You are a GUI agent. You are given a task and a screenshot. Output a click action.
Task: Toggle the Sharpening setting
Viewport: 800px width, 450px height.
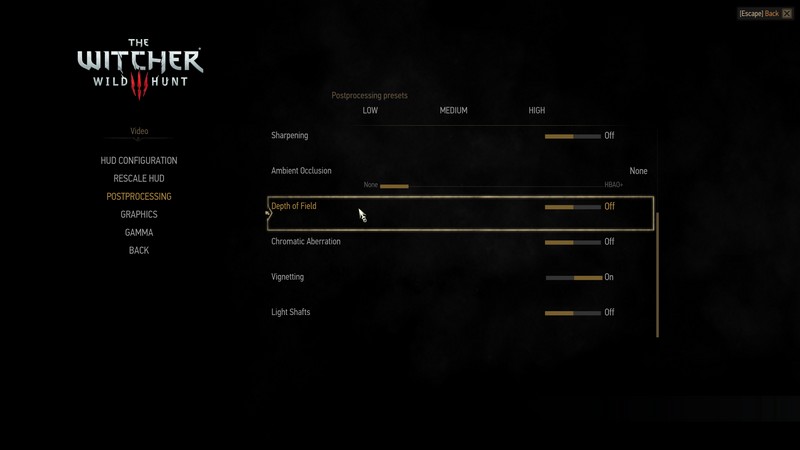(x=573, y=136)
